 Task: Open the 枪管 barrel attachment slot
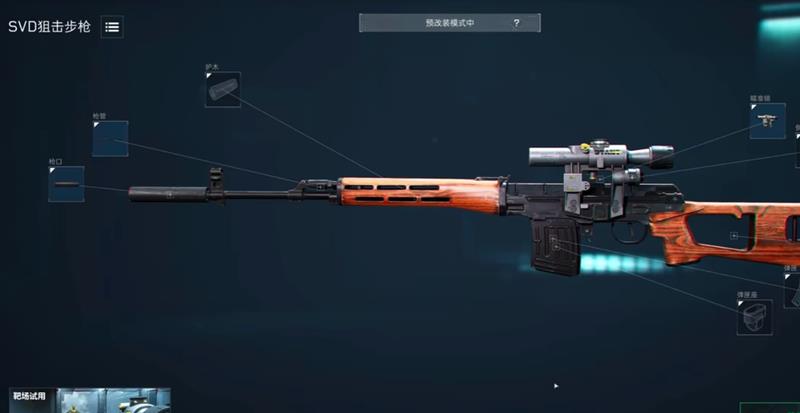[110, 139]
